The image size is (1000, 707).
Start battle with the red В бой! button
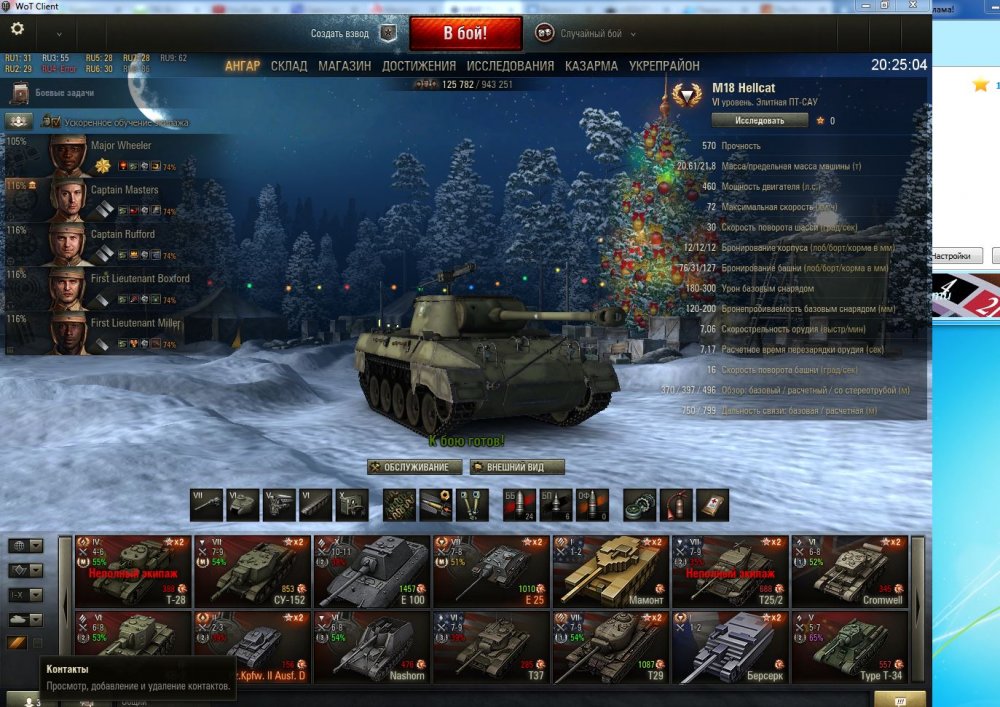tap(465, 33)
